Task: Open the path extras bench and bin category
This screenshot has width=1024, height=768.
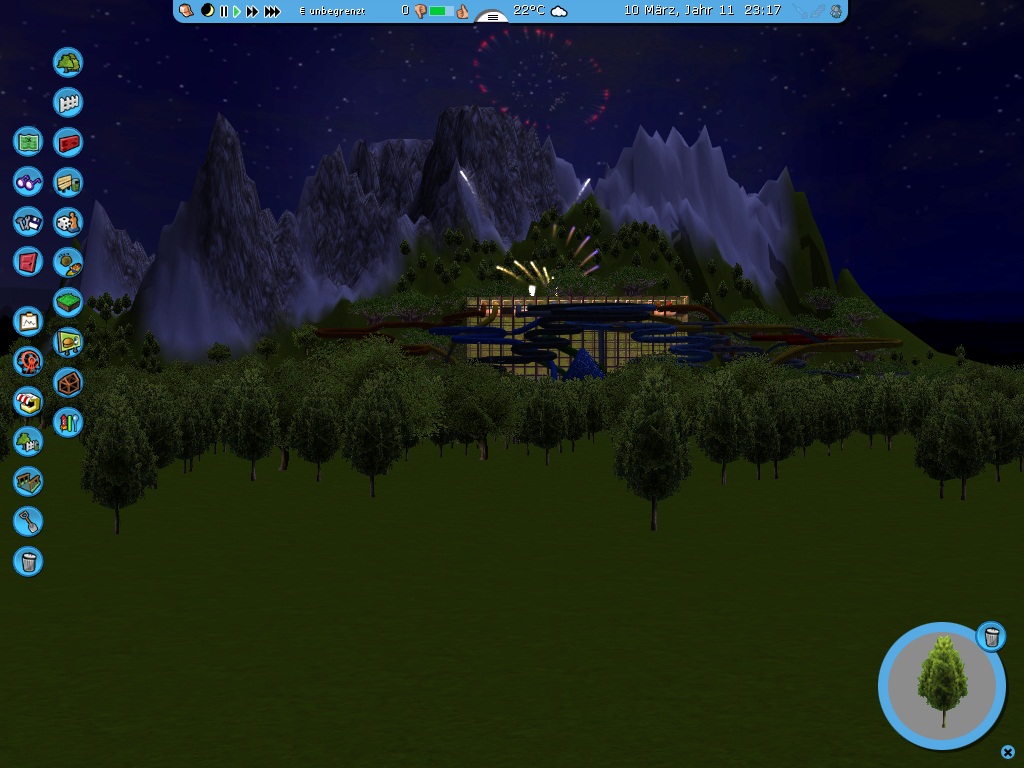Action: point(68,183)
